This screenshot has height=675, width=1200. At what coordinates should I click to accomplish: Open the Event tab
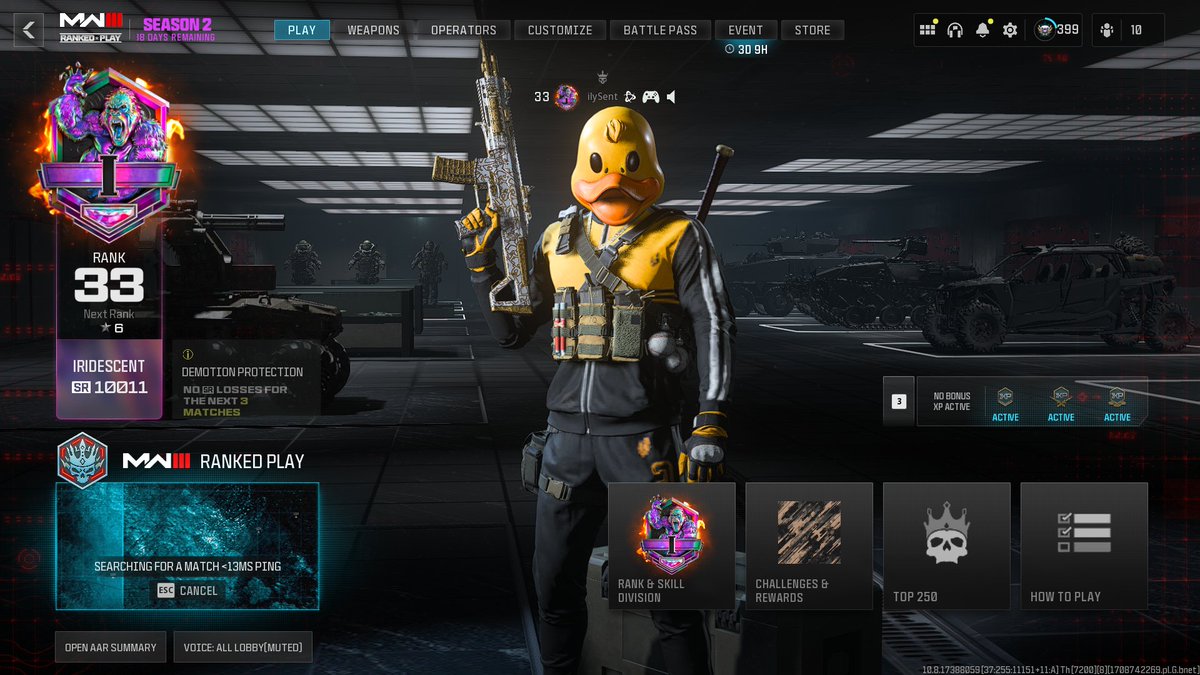[x=745, y=30]
